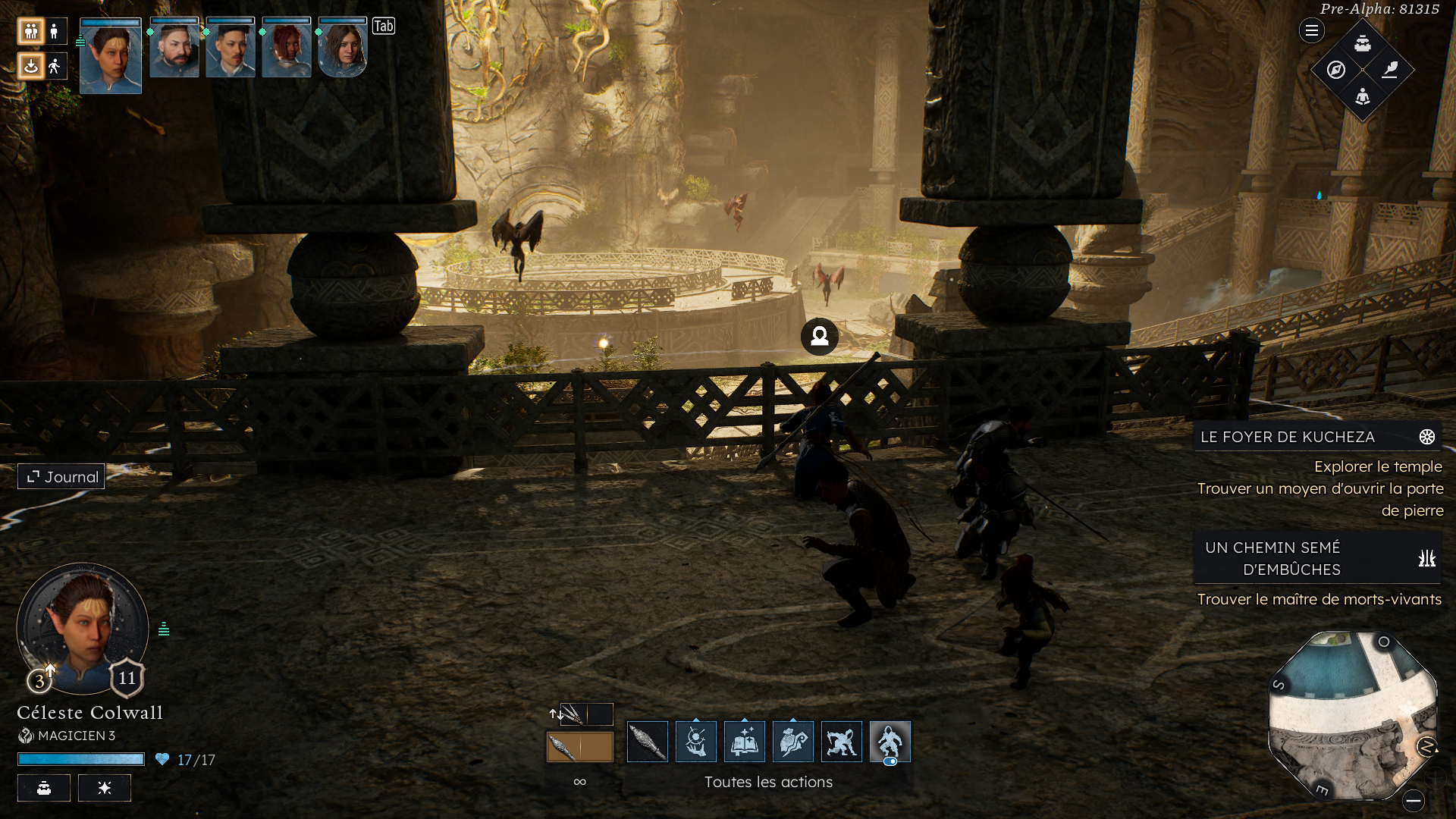
Task: Click the backpack button under health bar
Action: (44, 788)
